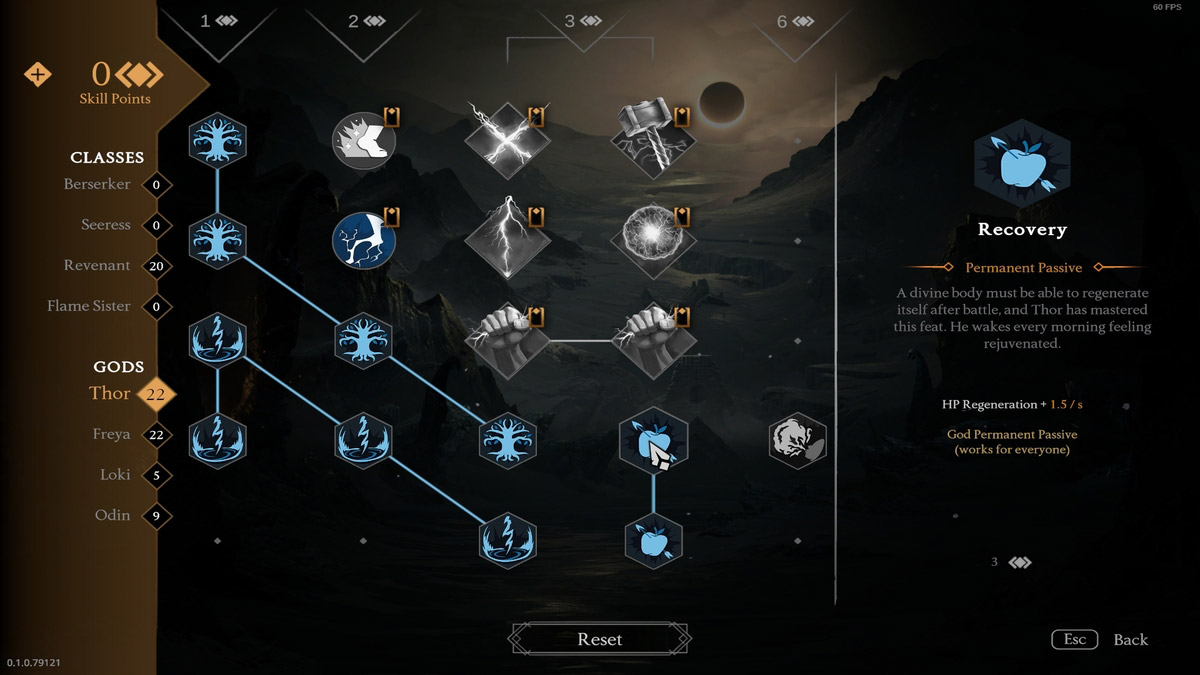Go back using the Back button
1200x675 pixels.
point(1130,640)
